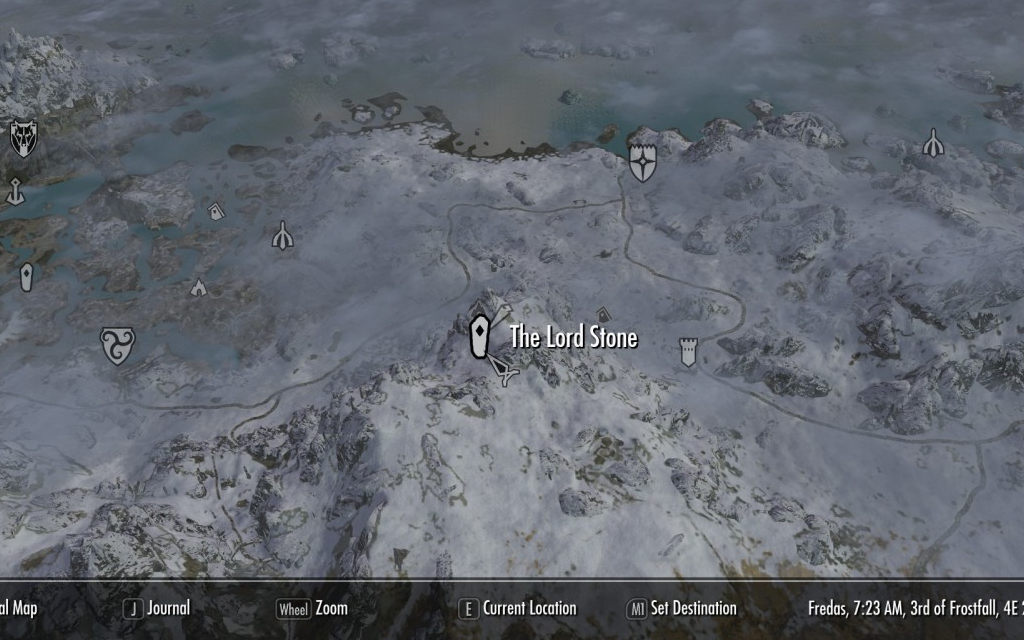Viewport: 1024px width, 640px height.
Task: Click the unlabeled standing stone marker
Action: [26, 277]
